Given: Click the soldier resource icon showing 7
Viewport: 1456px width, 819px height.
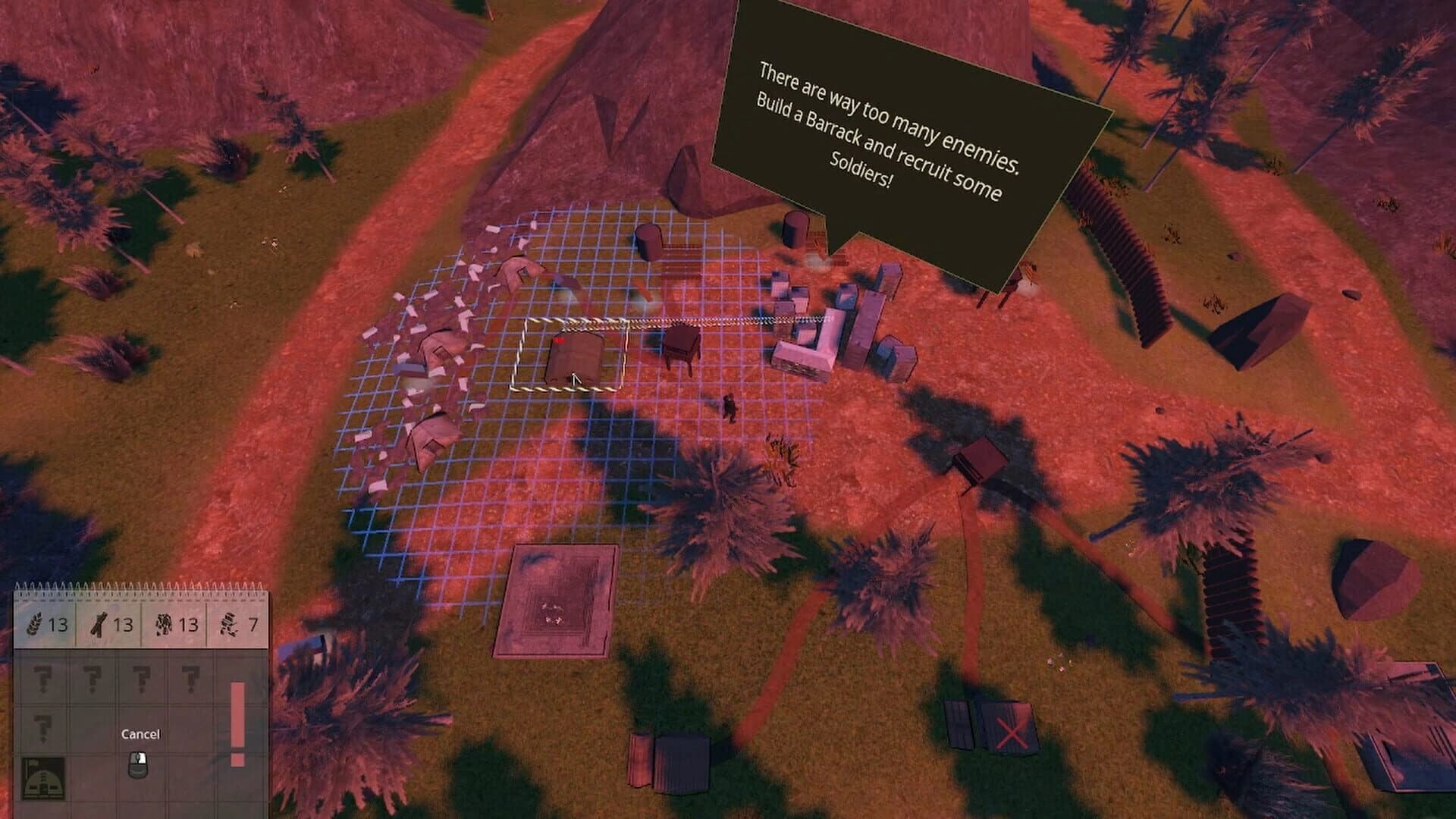Looking at the screenshot, I should (x=230, y=626).
